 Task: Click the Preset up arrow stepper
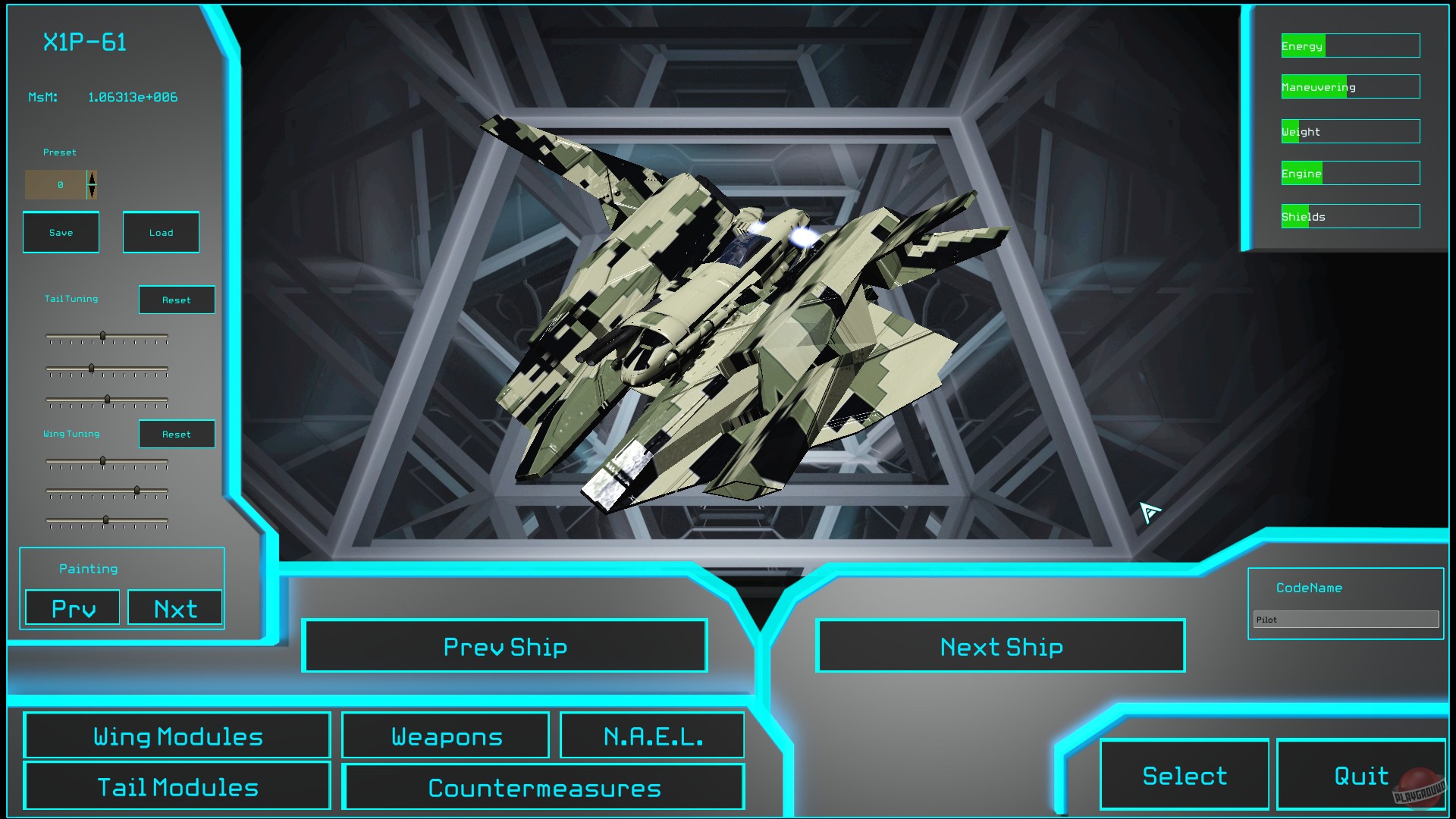[90, 179]
